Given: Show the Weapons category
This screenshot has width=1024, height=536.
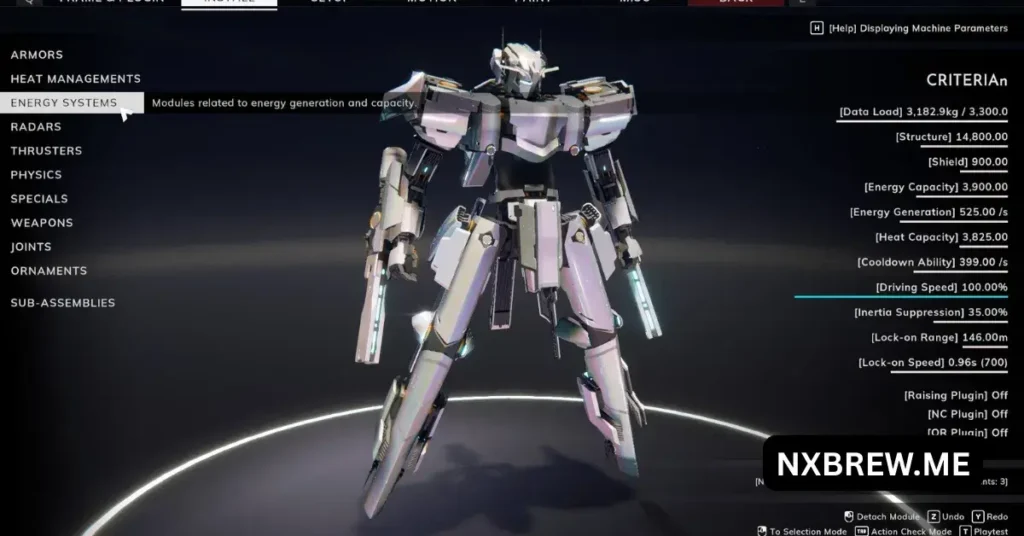Looking at the screenshot, I should coord(42,223).
